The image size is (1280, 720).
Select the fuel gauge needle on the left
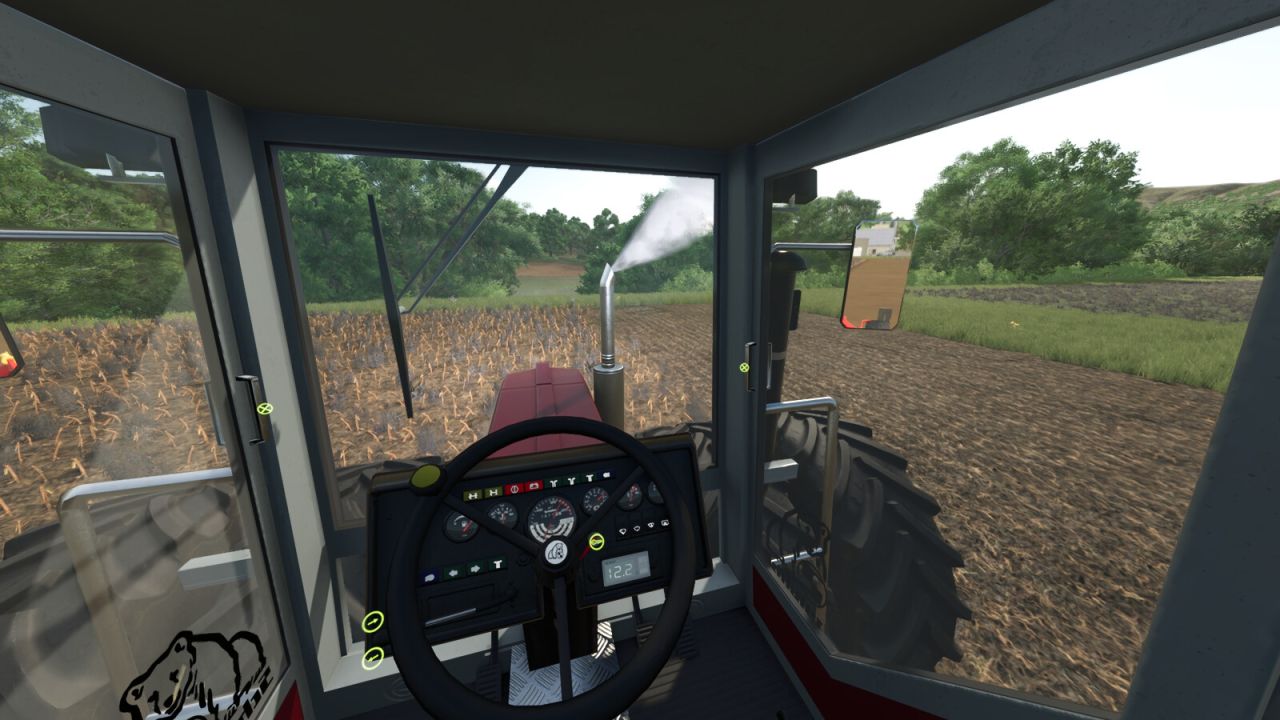click(x=460, y=525)
